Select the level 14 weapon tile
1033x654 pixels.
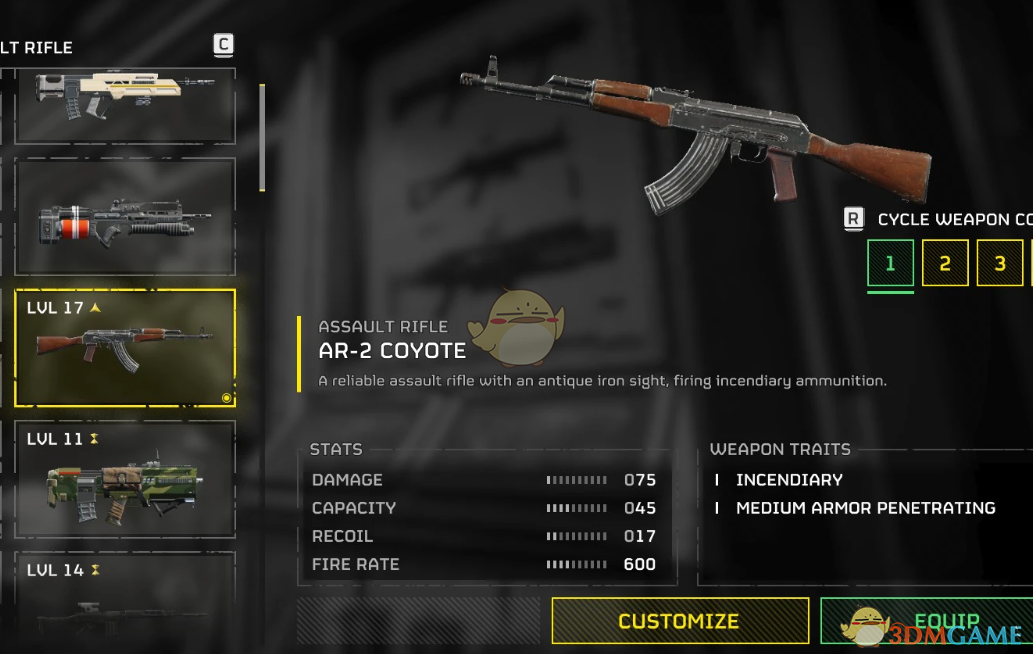coord(125,600)
